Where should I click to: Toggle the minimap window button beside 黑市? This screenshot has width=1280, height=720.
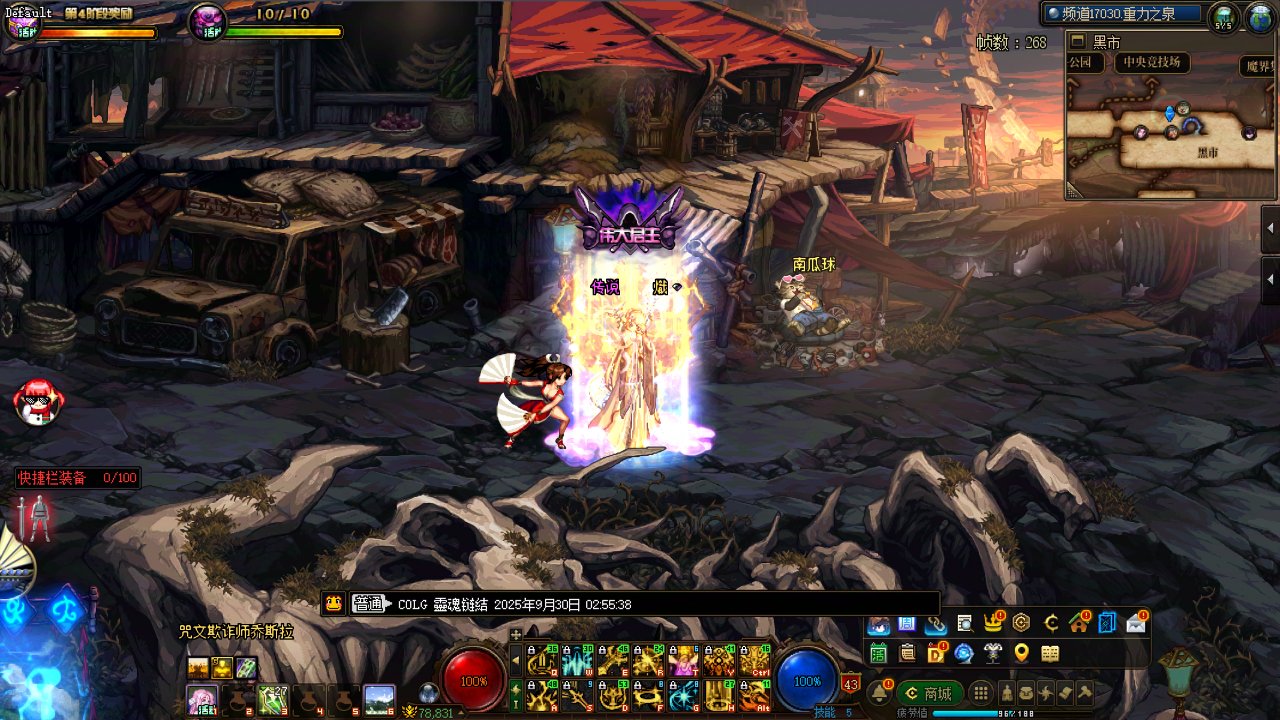1078,41
